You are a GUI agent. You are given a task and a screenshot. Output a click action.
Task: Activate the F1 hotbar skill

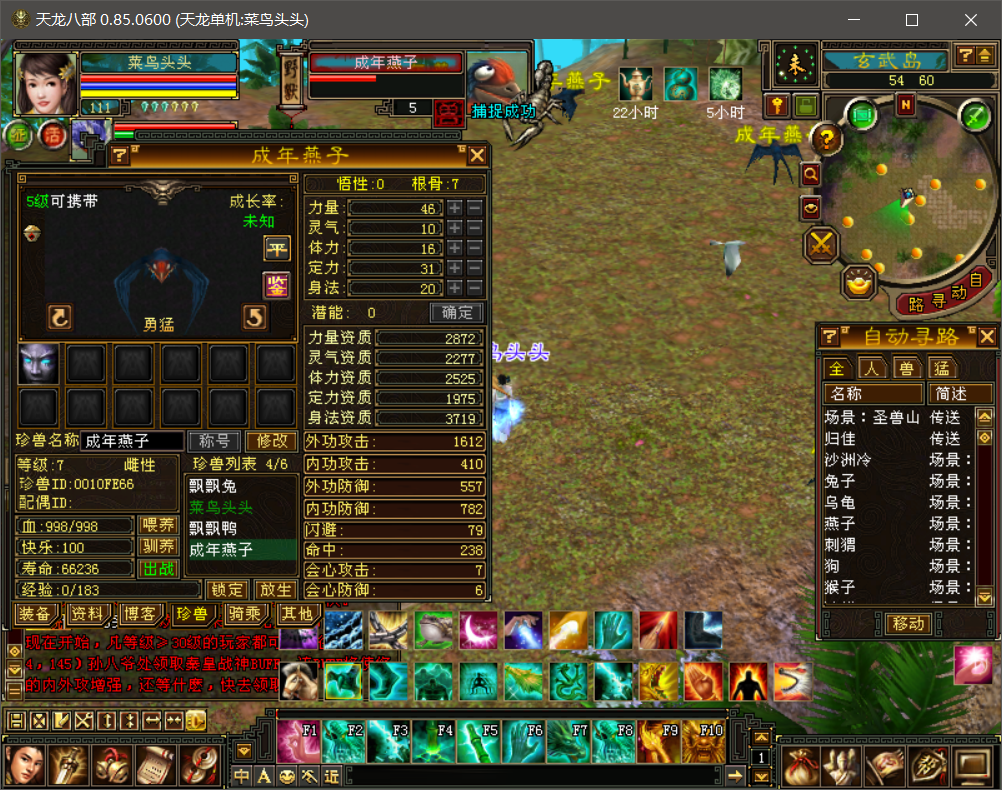tap(299, 742)
